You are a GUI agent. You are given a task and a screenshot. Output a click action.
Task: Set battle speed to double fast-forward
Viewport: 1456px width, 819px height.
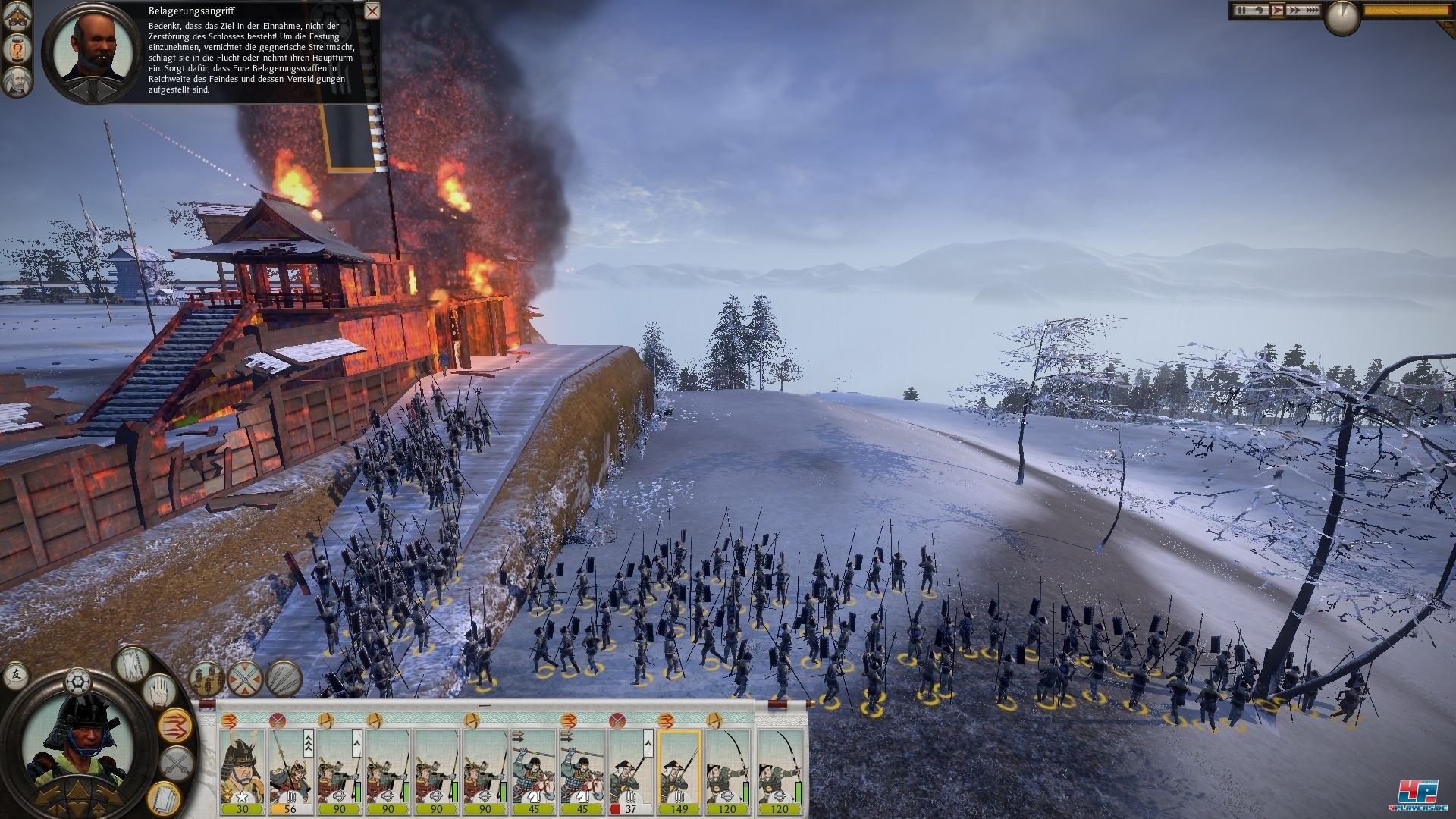(1293, 11)
